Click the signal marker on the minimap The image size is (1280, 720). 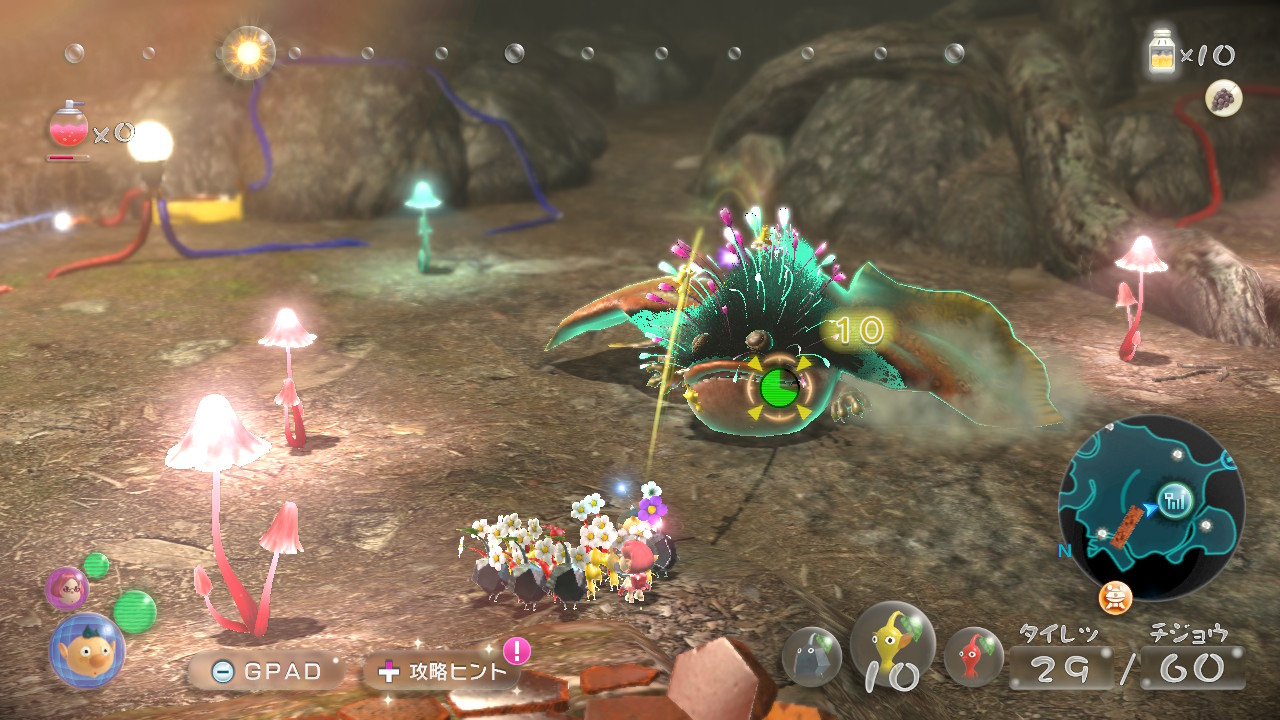pyautogui.click(x=1173, y=497)
